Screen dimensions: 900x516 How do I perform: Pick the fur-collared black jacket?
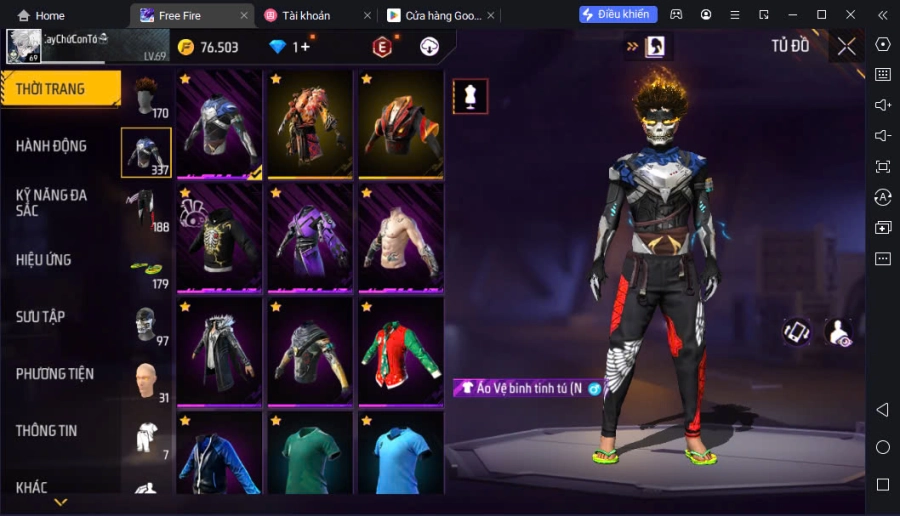point(219,350)
